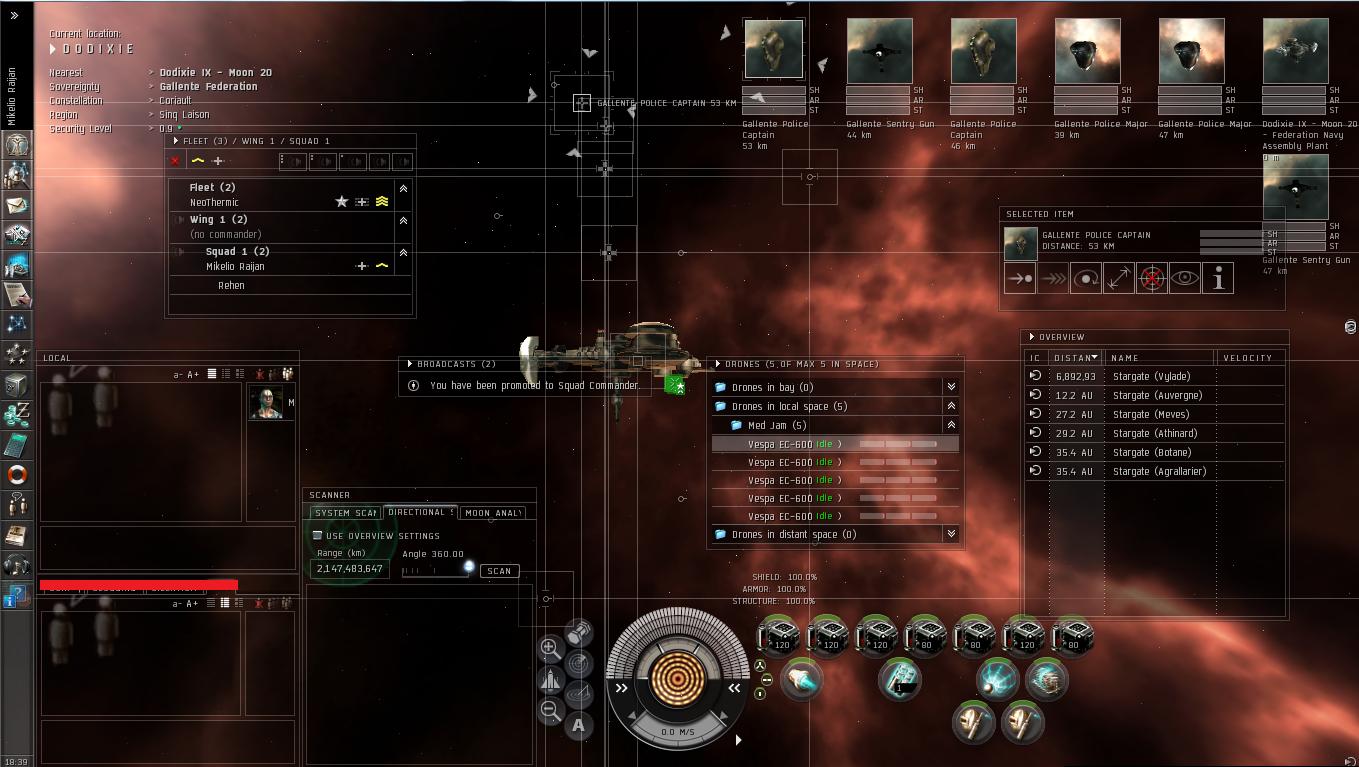
Task: Leave fleet using the red X button
Action: tap(176, 161)
